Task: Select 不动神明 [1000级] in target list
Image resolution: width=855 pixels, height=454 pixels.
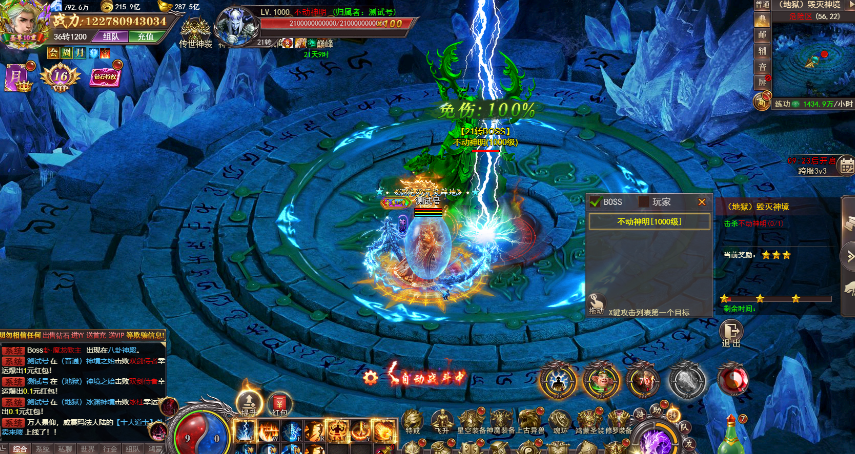Action: (x=648, y=221)
